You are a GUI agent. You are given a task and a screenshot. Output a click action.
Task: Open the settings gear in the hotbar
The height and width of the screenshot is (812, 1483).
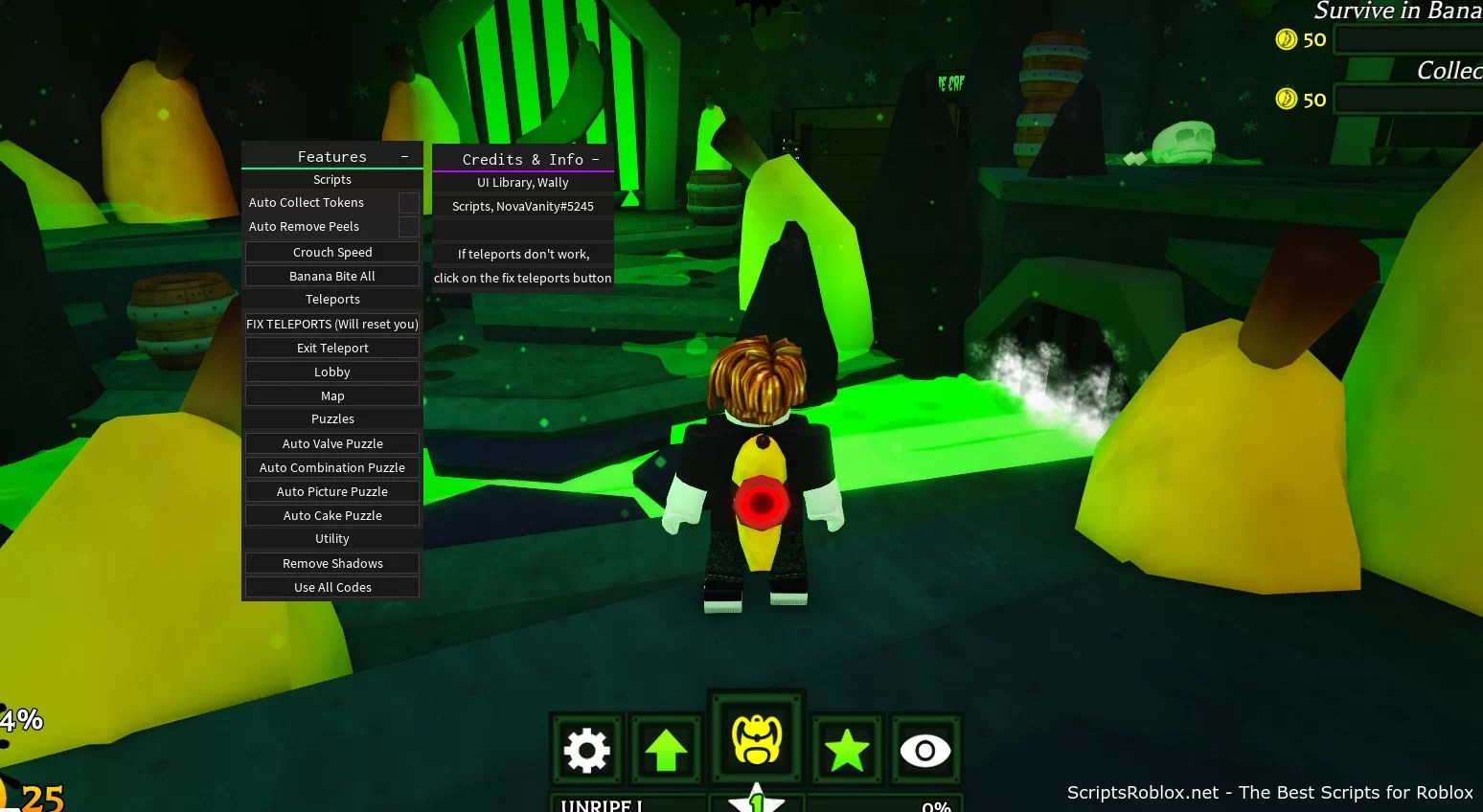587,750
